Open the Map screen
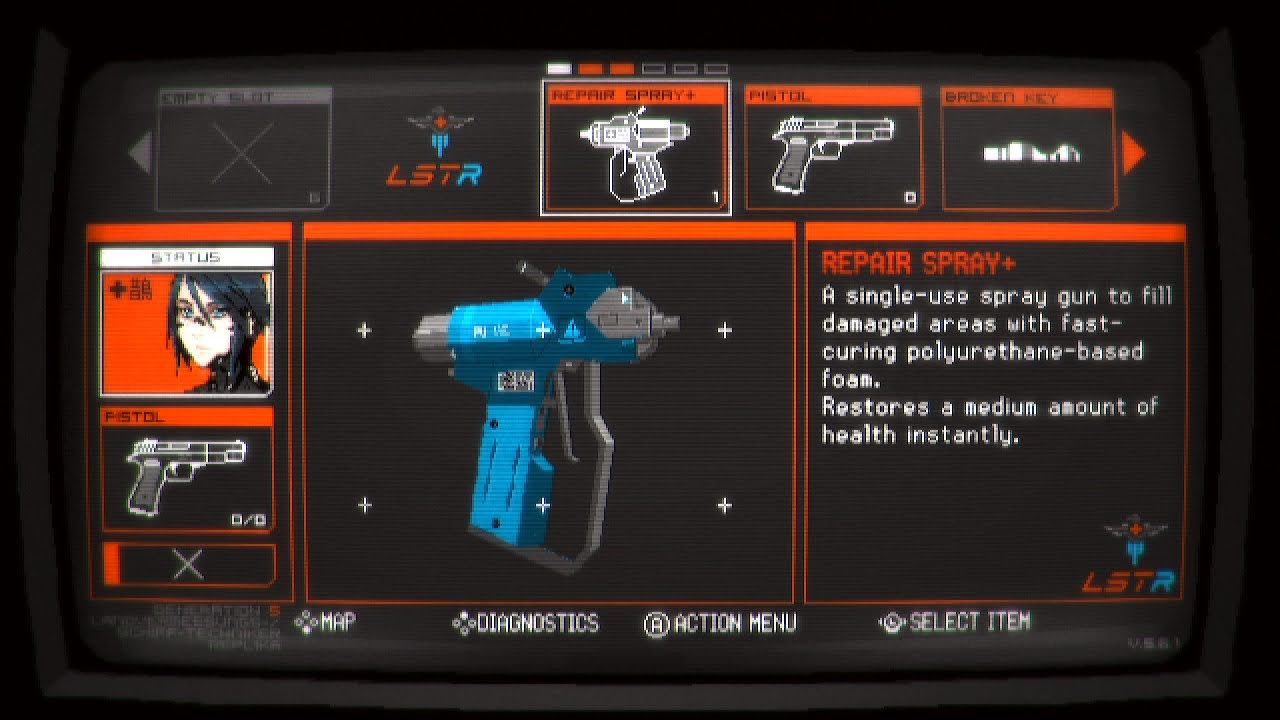The width and height of the screenshot is (1280, 720). pos(326,622)
